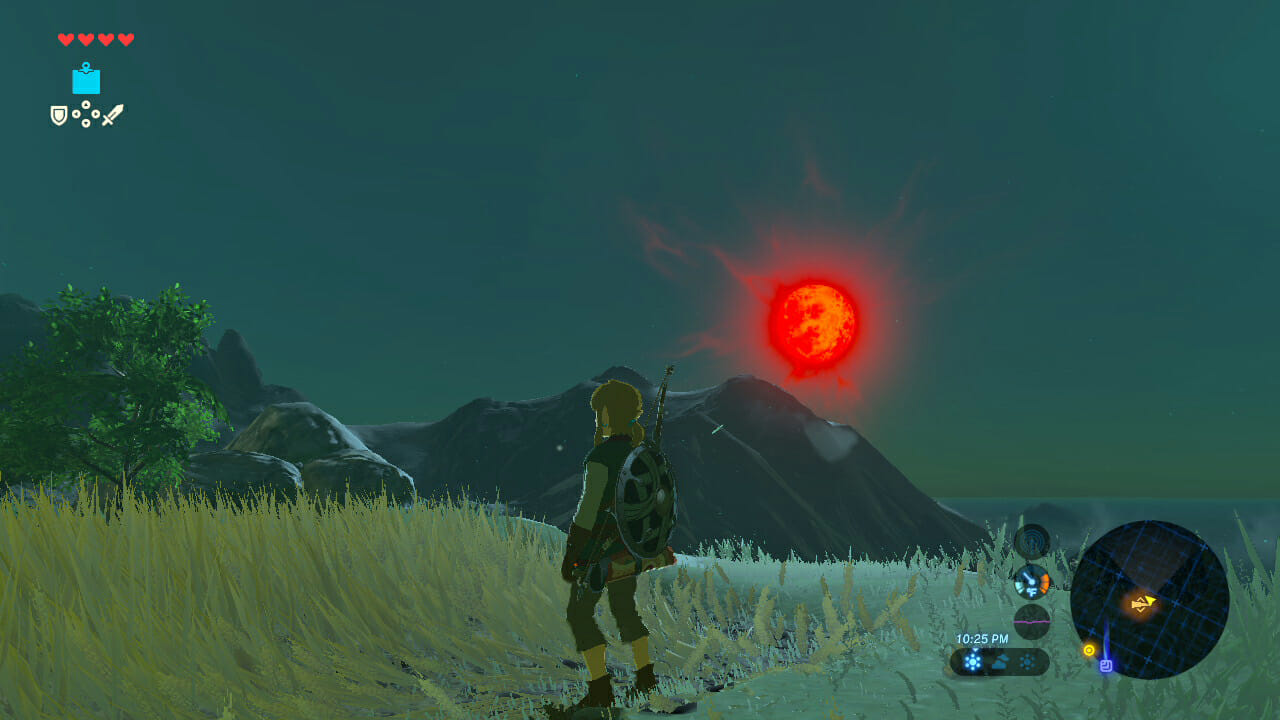Click the snowy forecast icon on the far right

point(1026,662)
